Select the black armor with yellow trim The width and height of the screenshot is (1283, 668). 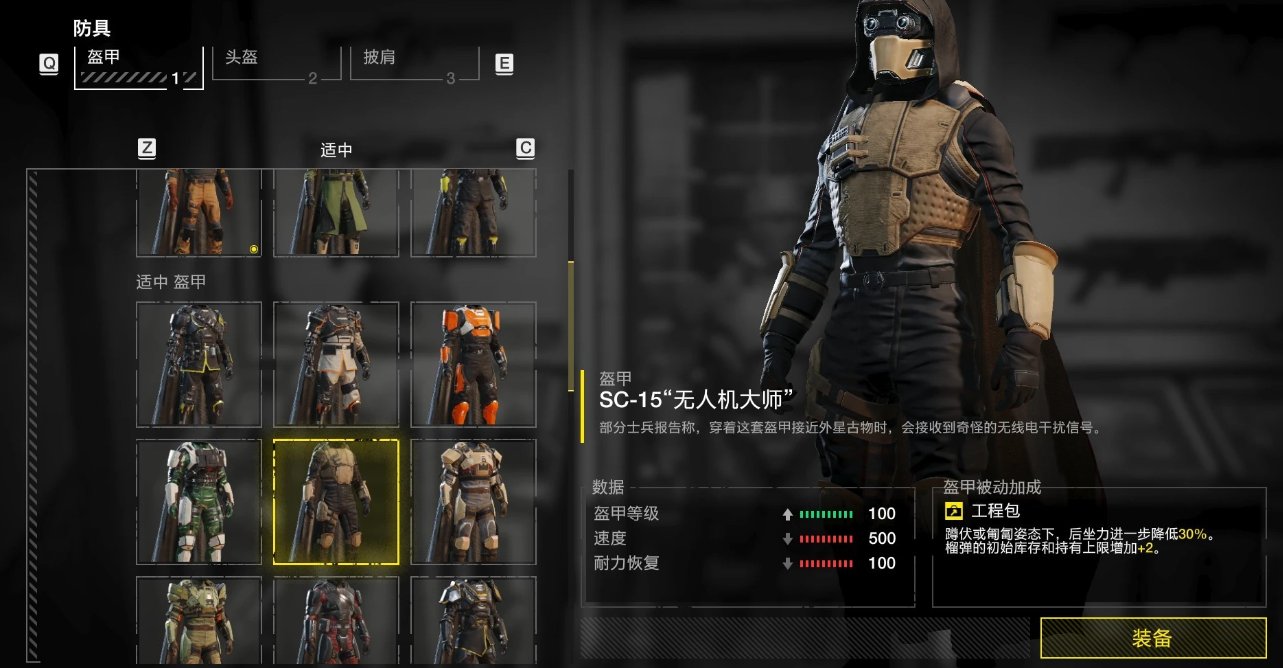(x=199, y=364)
